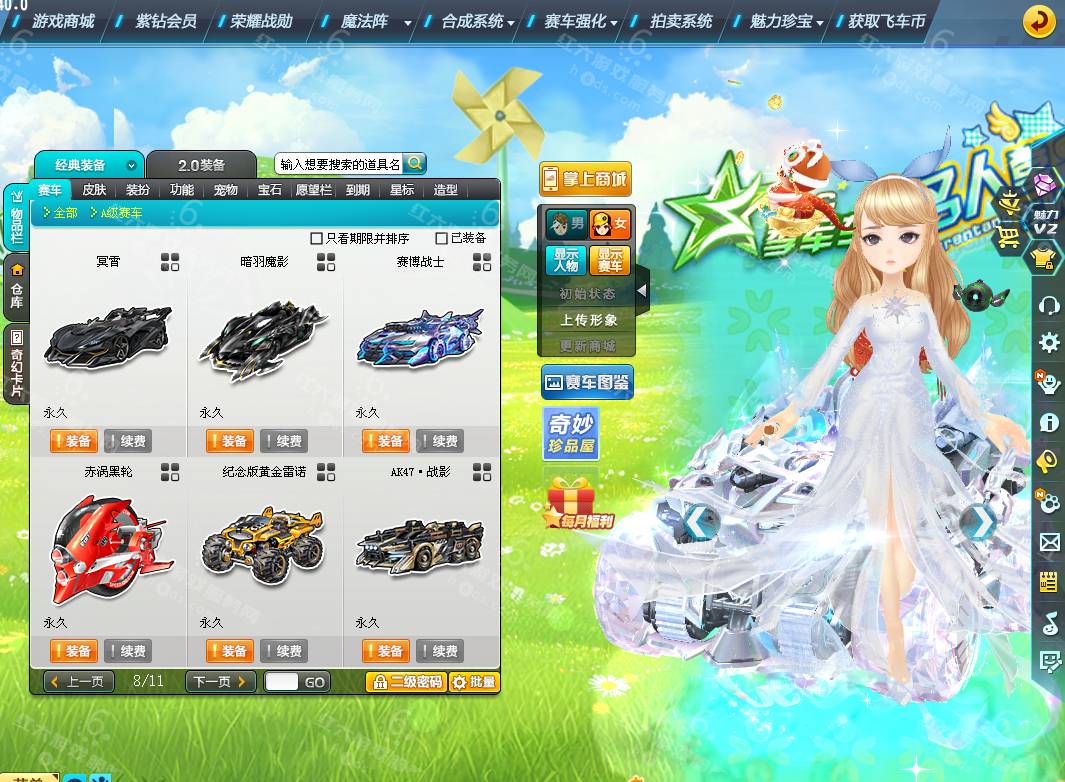
Task: Renew the 纪念版黄金雷诺 car
Action: [283, 651]
